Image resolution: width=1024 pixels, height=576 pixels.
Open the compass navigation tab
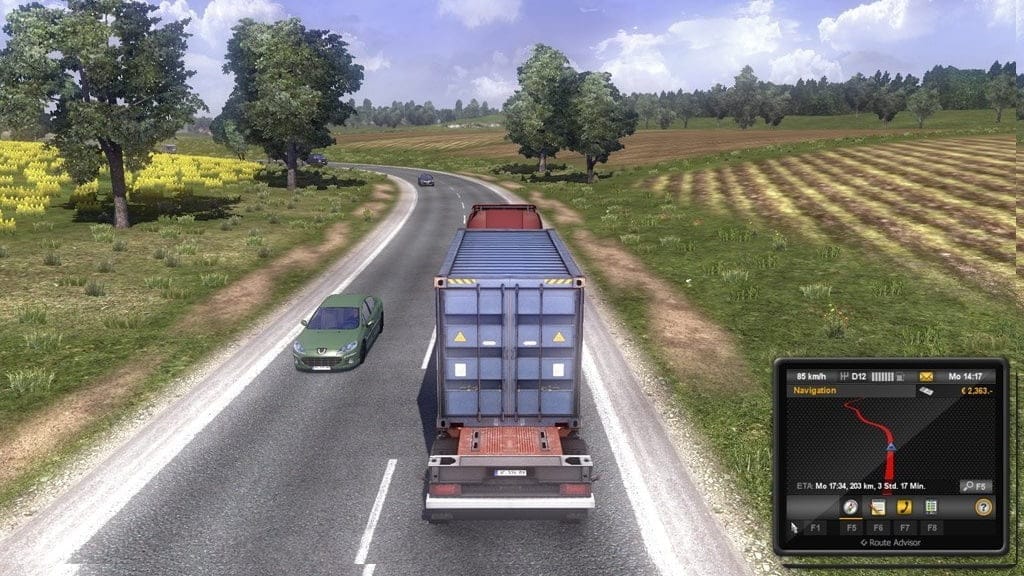pyautogui.click(x=851, y=507)
